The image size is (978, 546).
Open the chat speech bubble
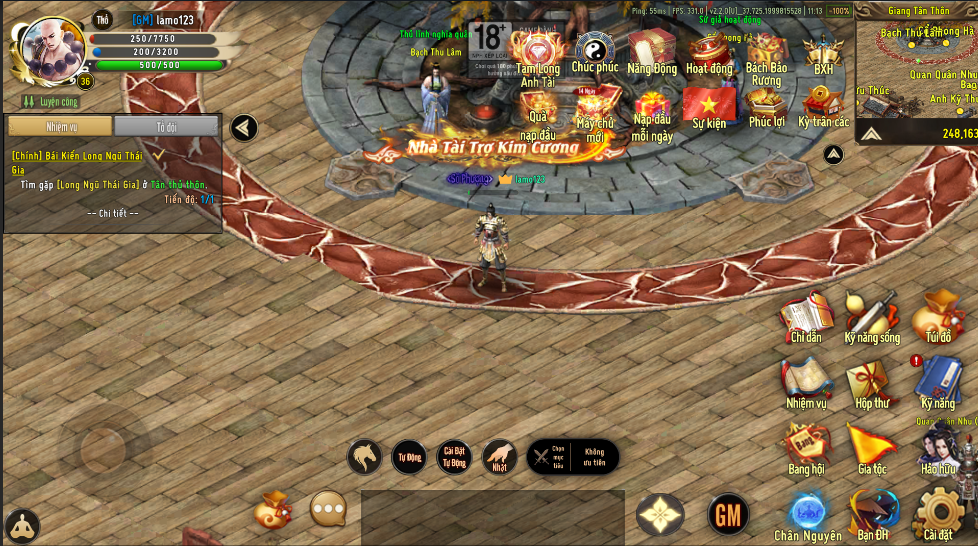coord(328,509)
